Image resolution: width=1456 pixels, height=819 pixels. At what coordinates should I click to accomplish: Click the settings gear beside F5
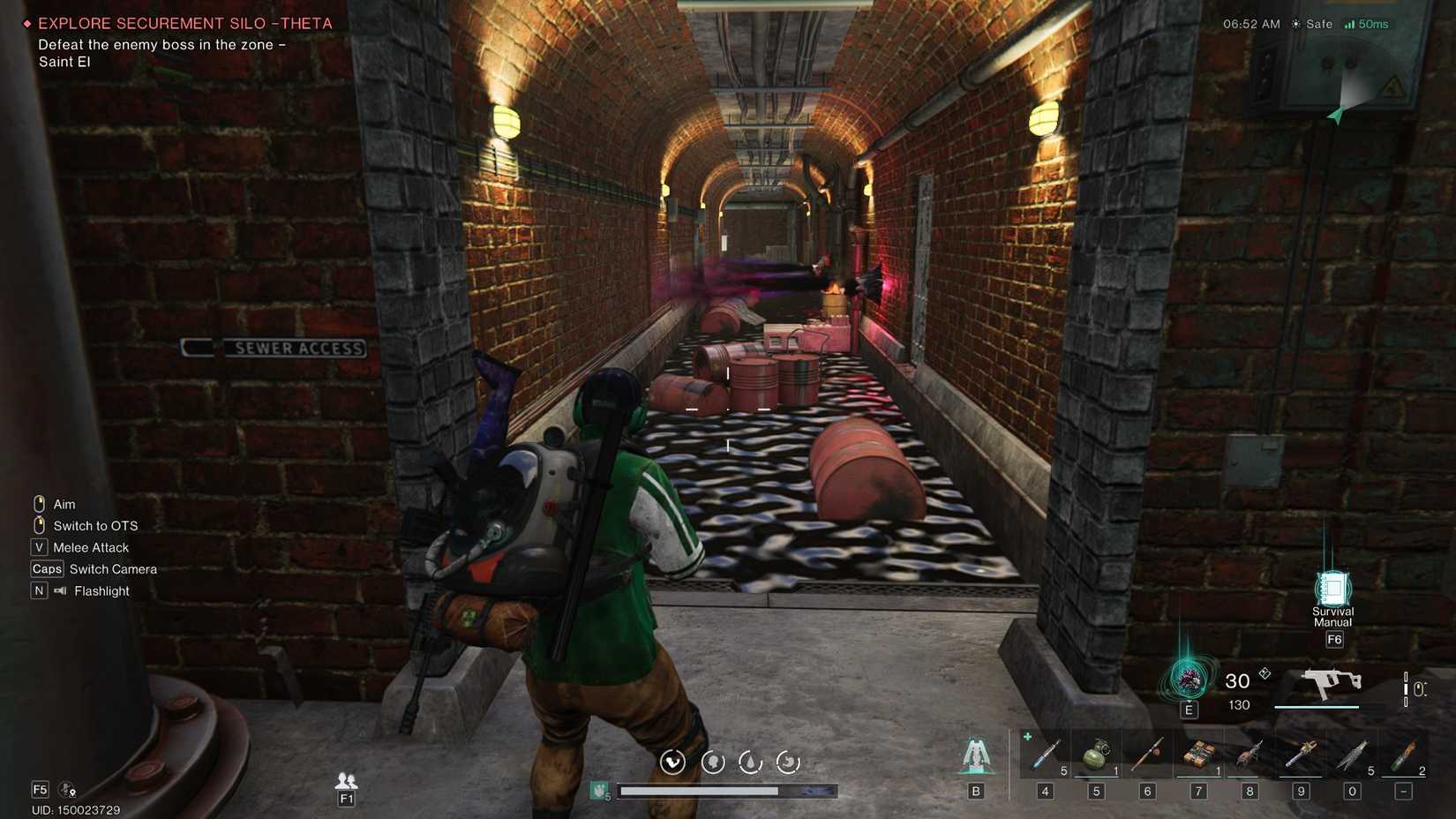(x=66, y=790)
